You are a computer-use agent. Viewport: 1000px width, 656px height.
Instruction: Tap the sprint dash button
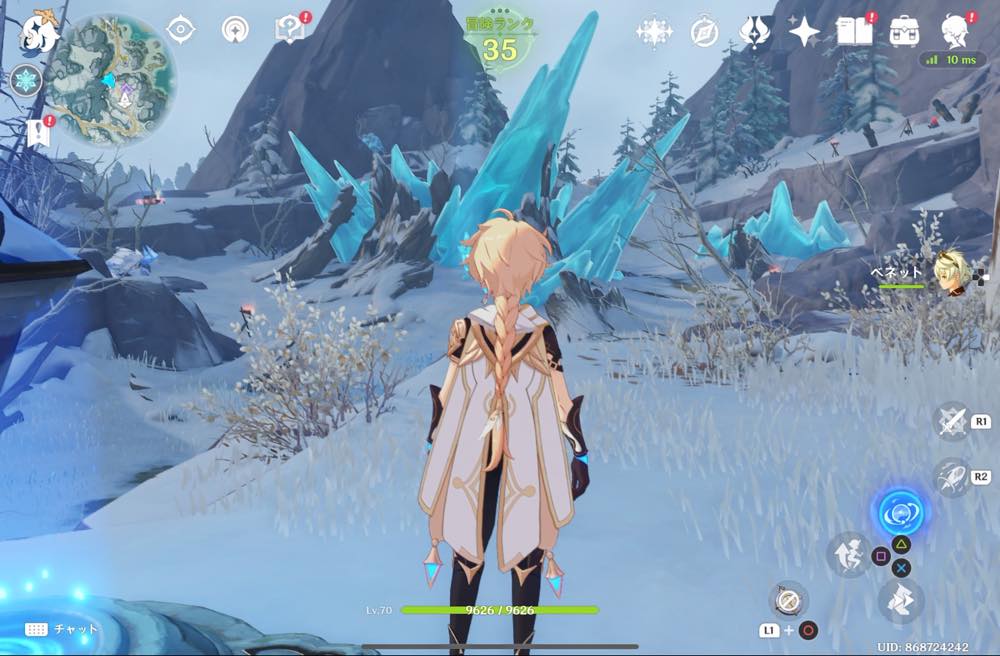[x=951, y=477]
